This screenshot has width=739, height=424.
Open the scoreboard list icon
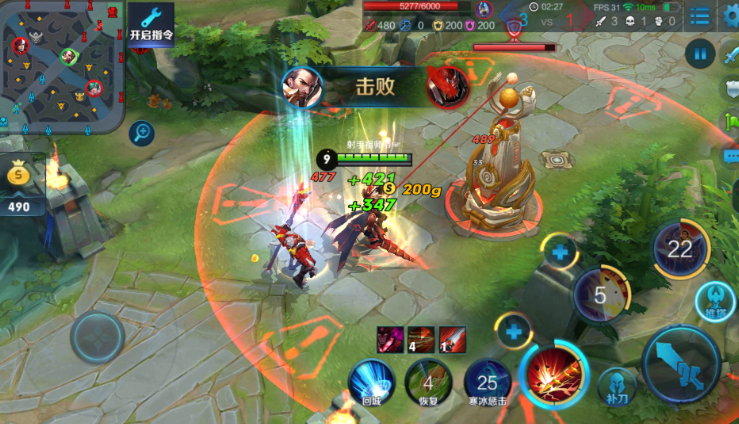699,15
